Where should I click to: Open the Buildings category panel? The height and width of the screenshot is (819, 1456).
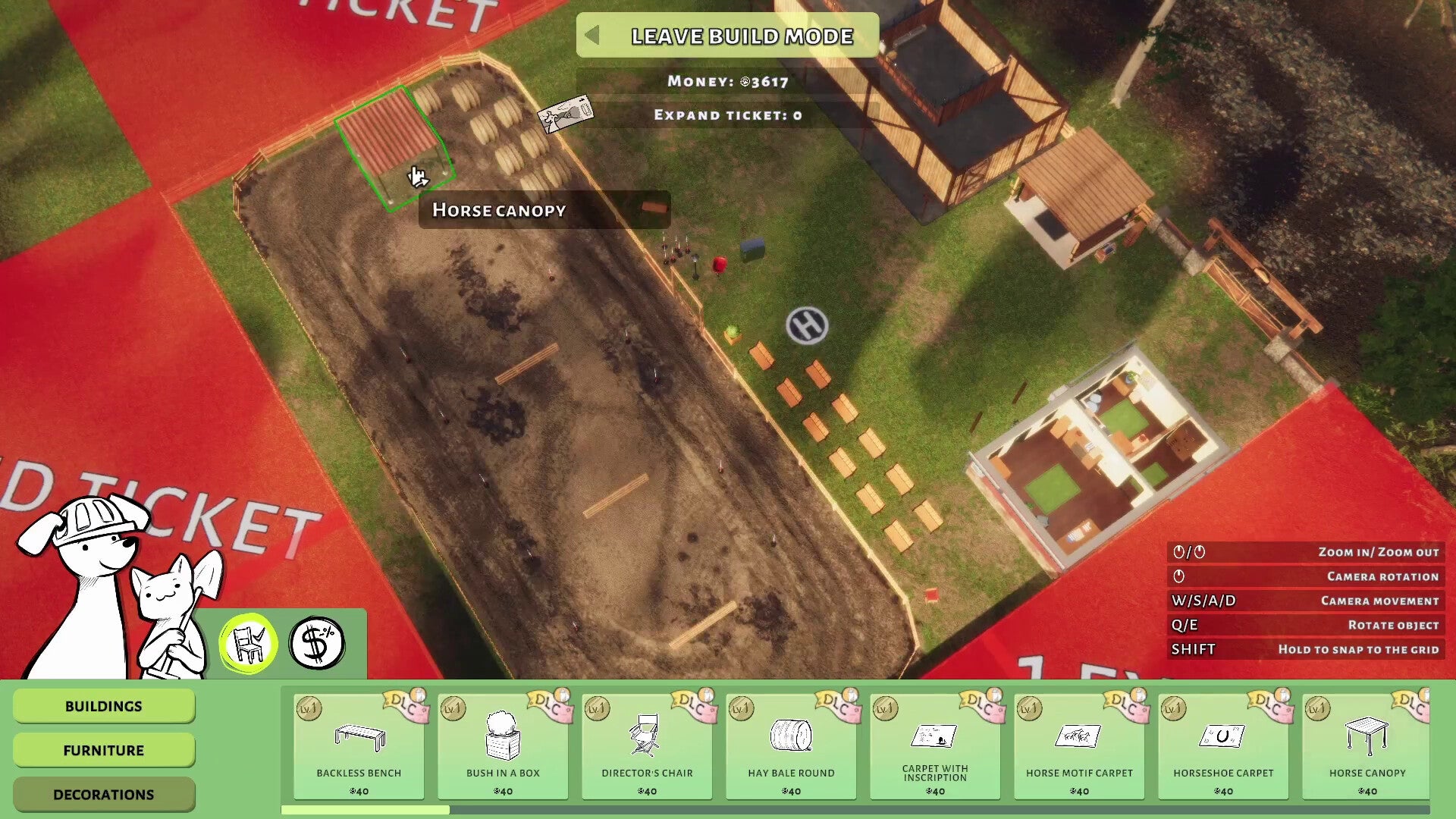click(x=104, y=705)
